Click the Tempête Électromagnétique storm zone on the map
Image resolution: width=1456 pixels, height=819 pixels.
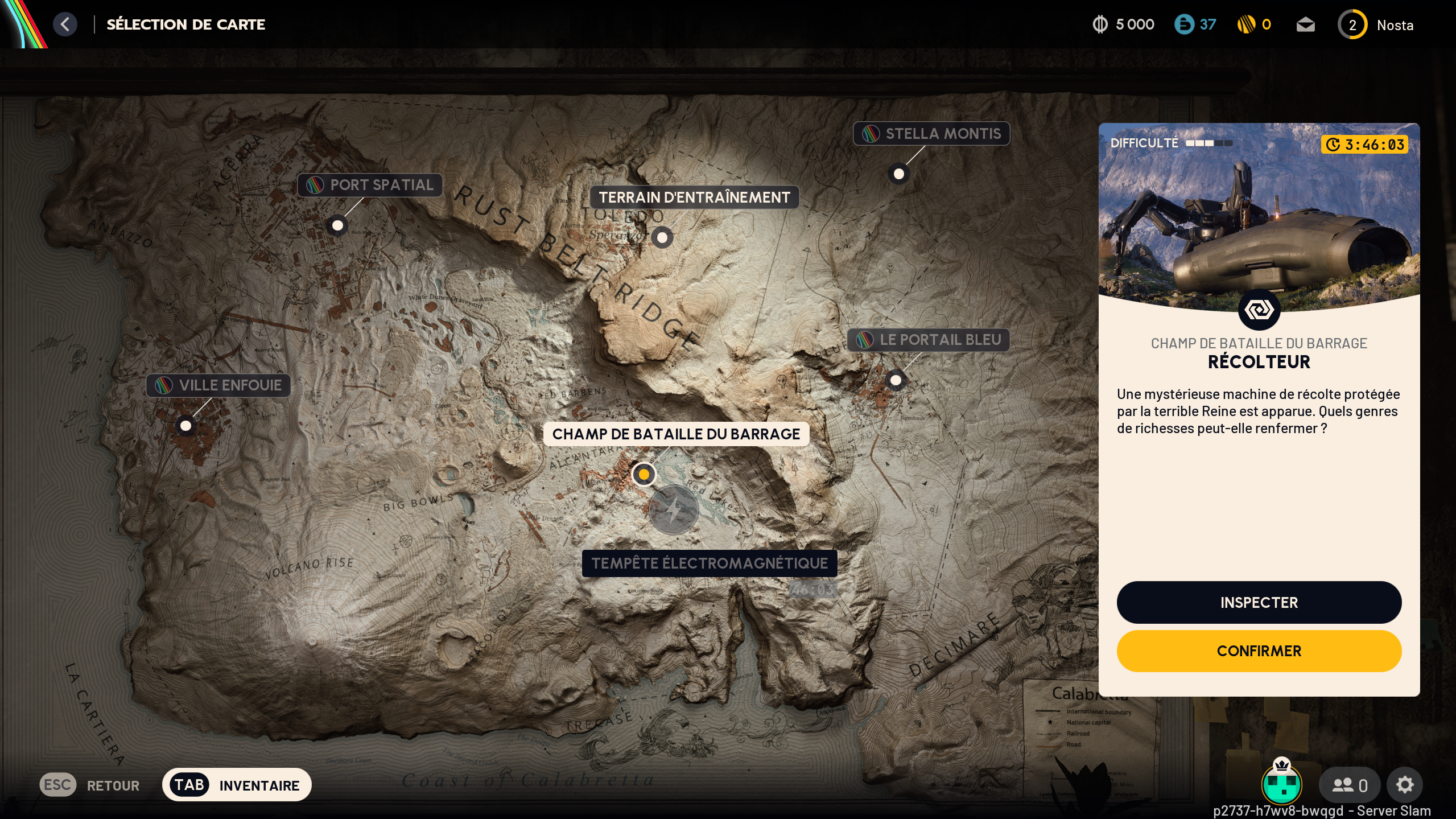pos(674,510)
